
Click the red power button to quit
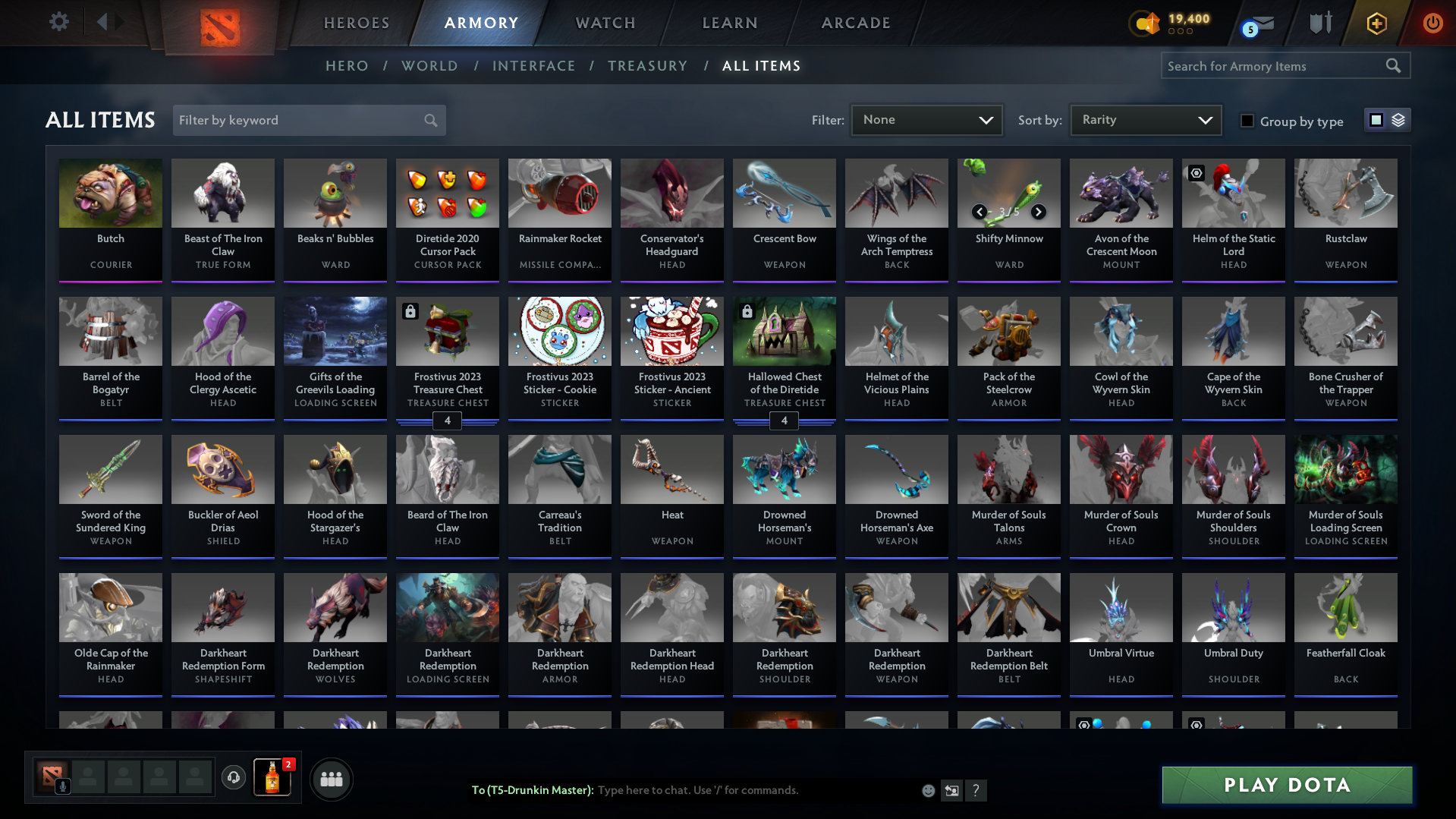tap(1432, 23)
